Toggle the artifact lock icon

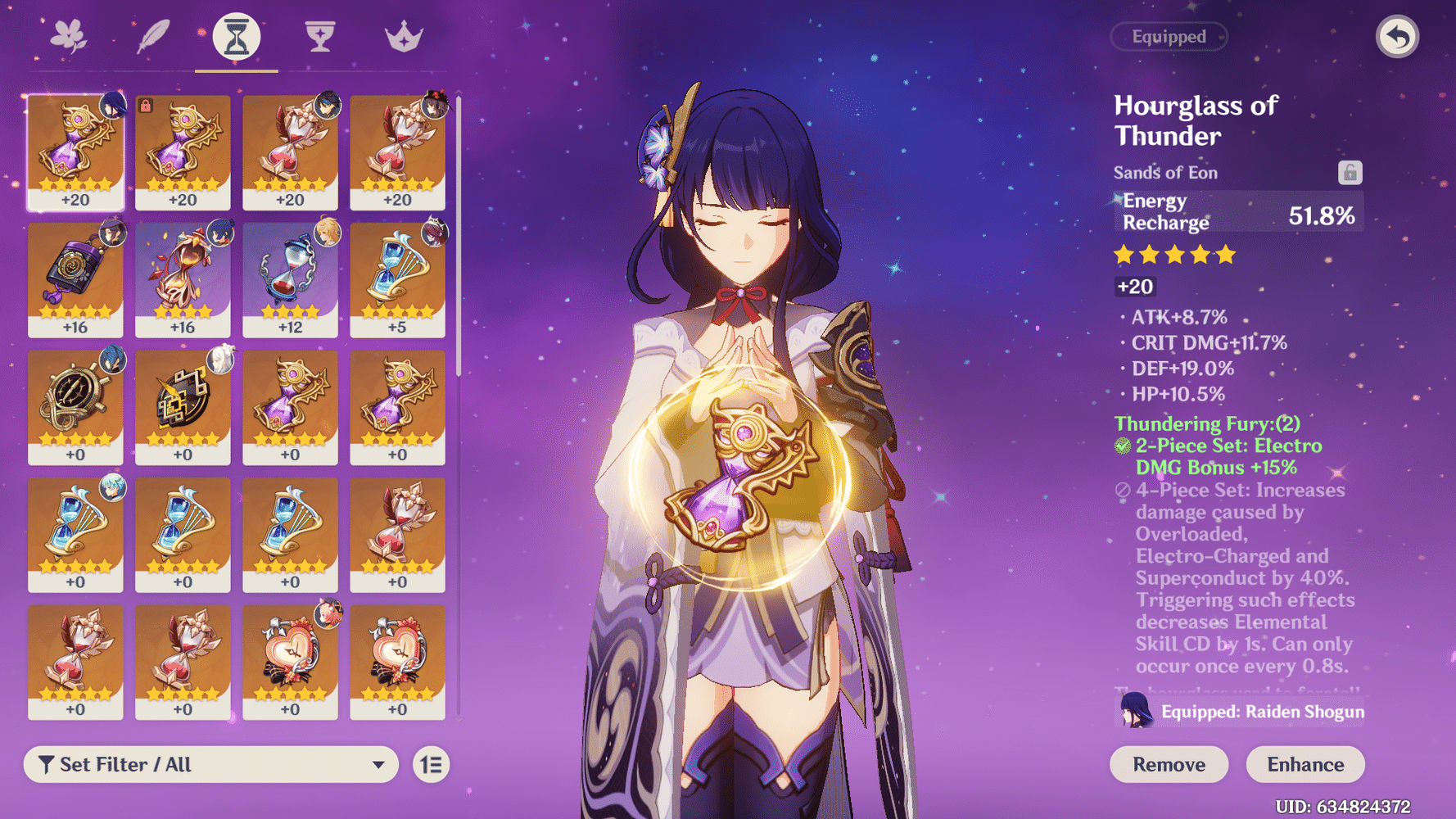click(x=1350, y=173)
